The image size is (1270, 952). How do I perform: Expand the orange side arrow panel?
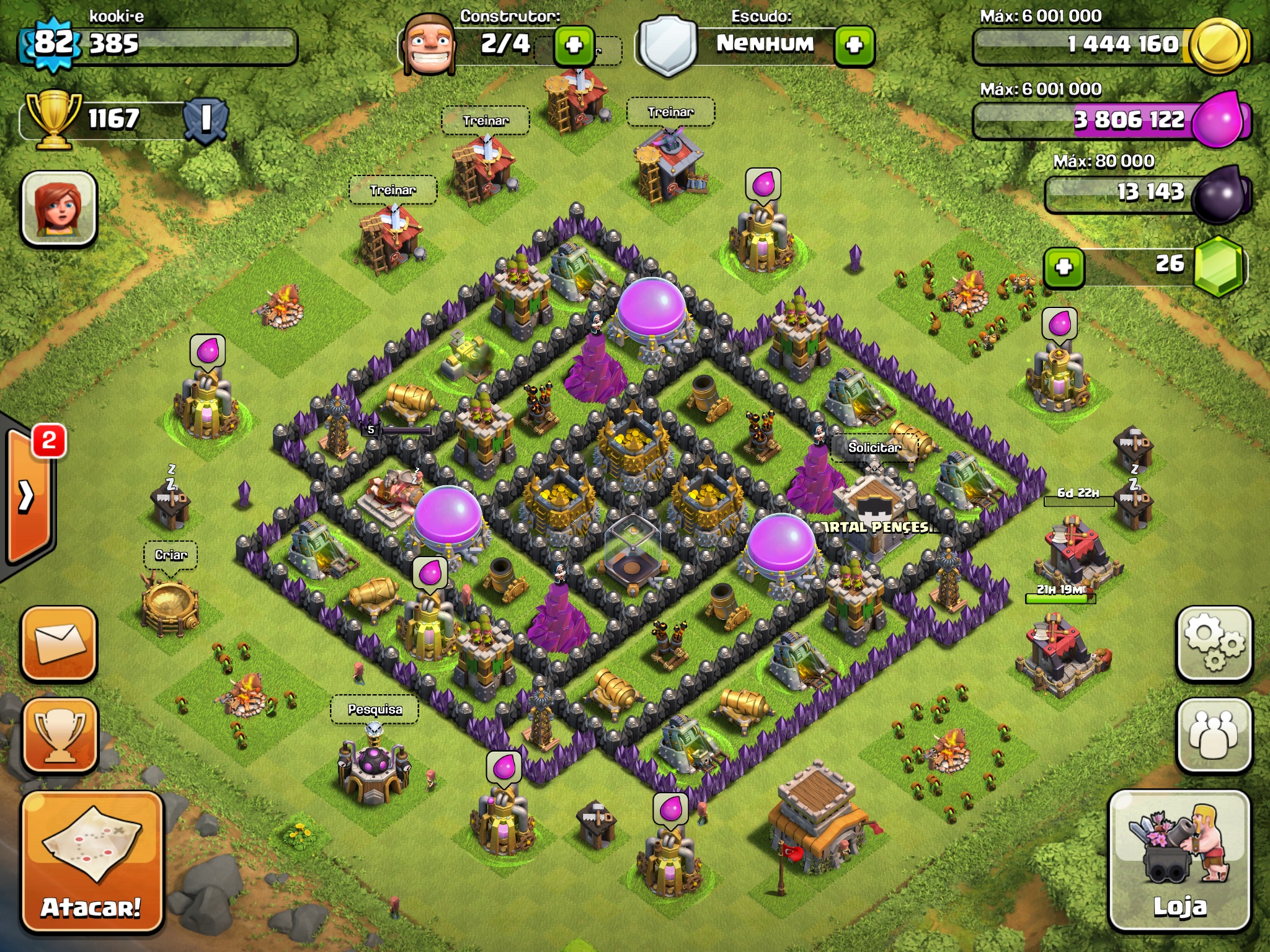27,496
